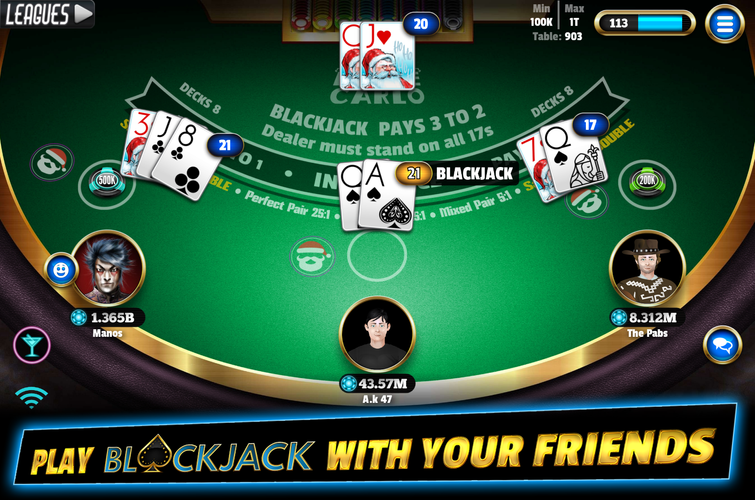755x500 pixels.
Task: Open the cocktail drink gift icon
Action: coord(31,345)
